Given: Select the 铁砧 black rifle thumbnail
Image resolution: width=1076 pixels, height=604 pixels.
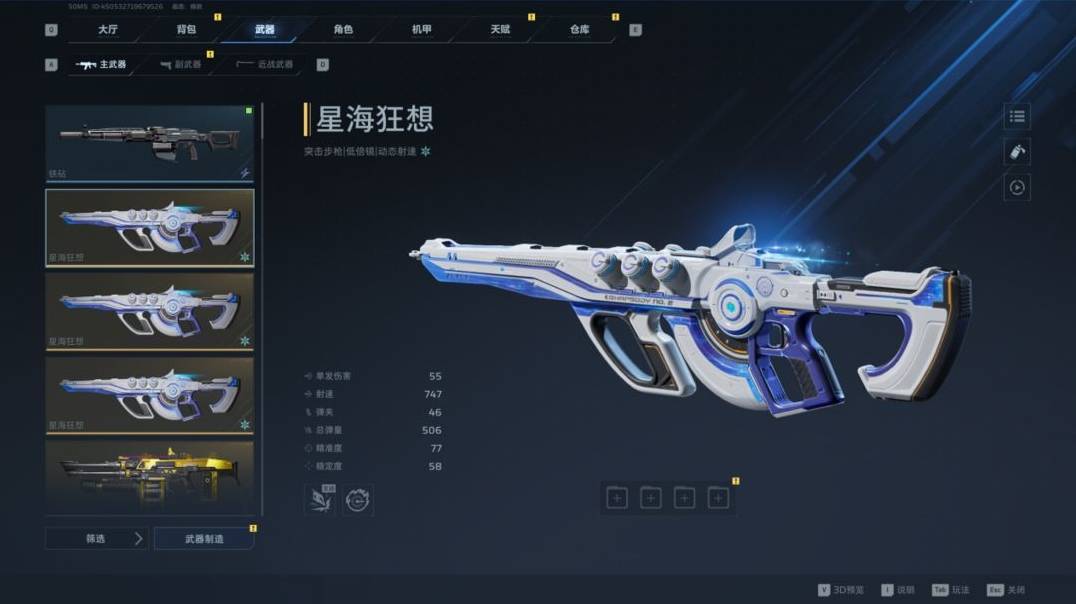Looking at the screenshot, I should [149, 143].
